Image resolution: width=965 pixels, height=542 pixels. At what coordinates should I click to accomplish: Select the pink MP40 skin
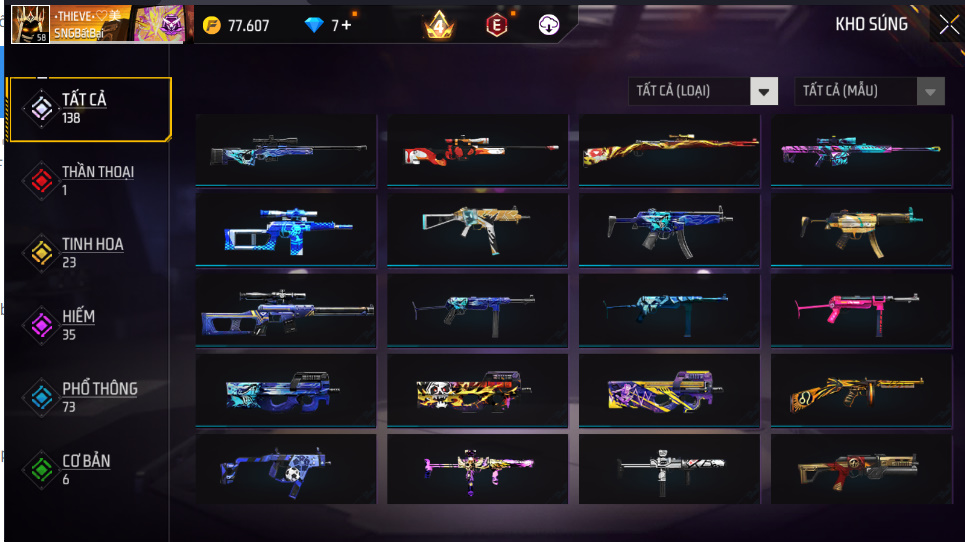(860, 309)
